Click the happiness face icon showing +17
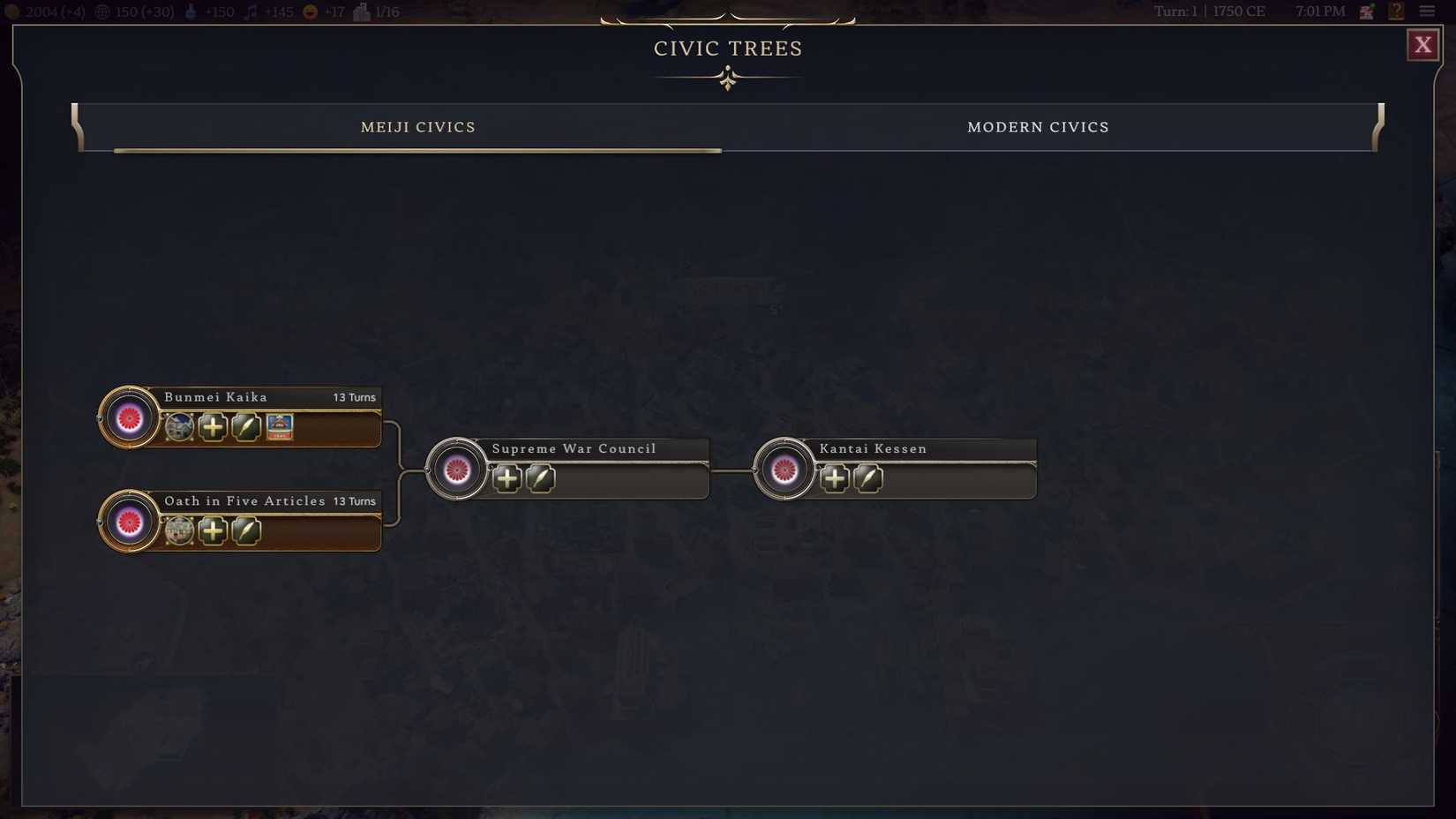 tap(308, 11)
